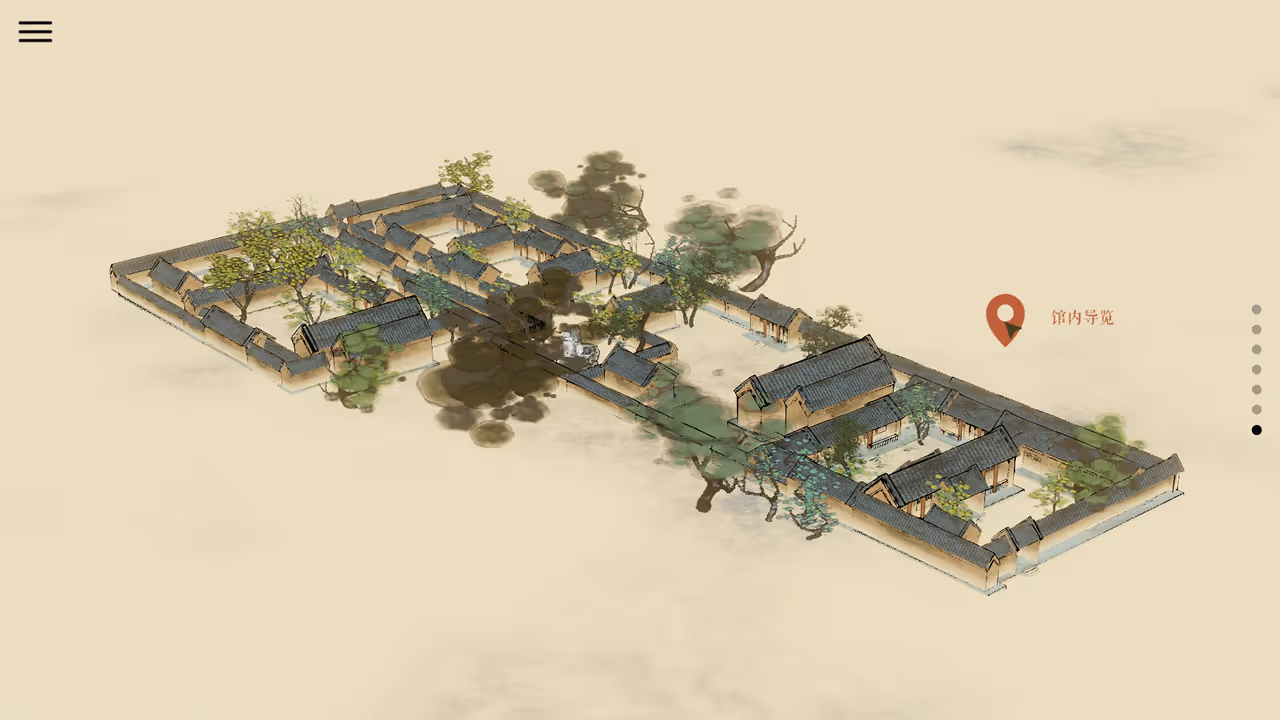Click the white circle inside the location pin
1280x720 pixels.
tap(1005, 312)
